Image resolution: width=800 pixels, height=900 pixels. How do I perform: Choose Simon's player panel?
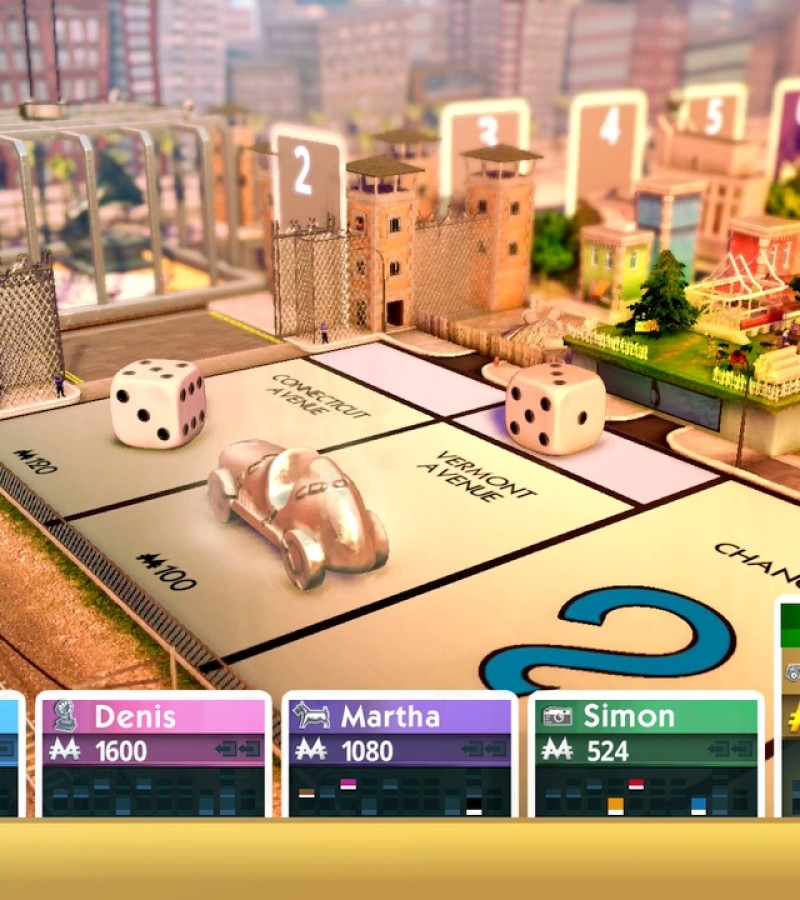[x=646, y=752]
